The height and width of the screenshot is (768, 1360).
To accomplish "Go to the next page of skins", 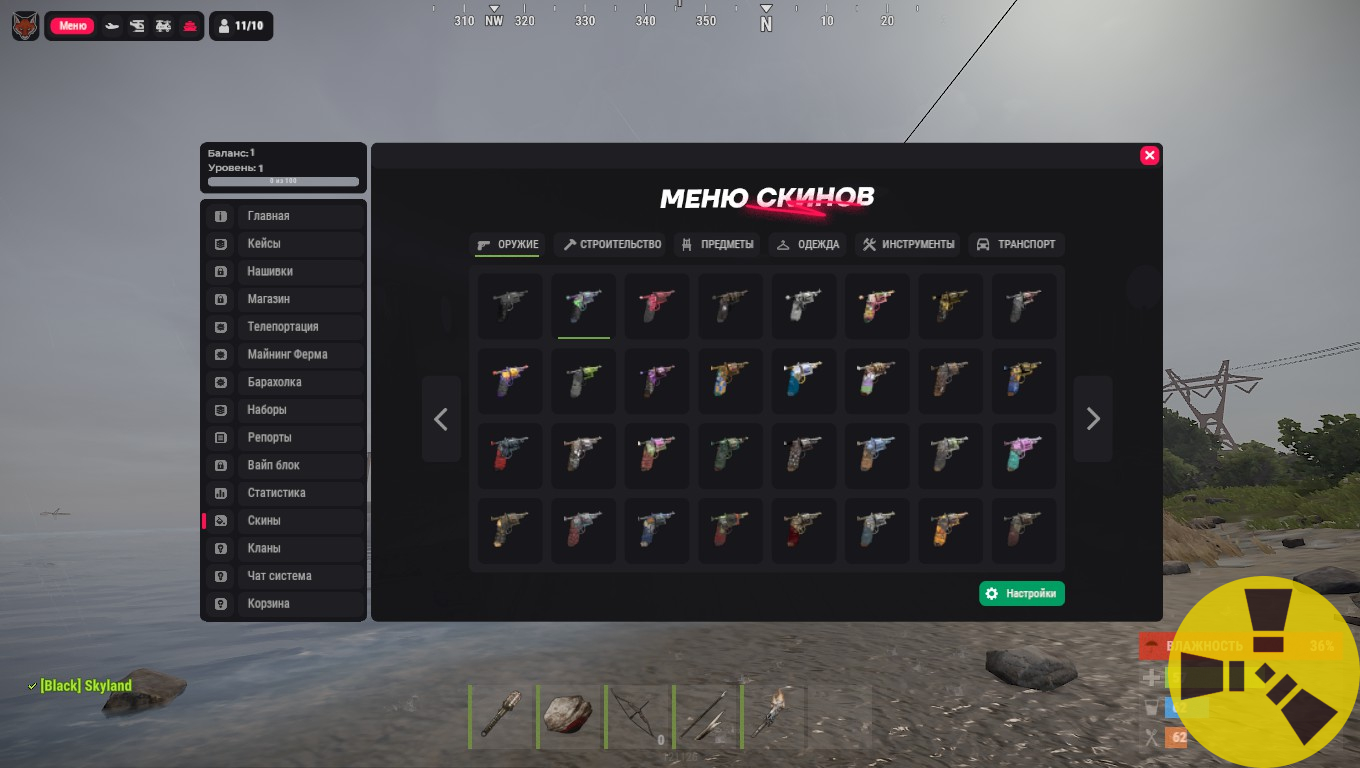I will coord(1092,419).
